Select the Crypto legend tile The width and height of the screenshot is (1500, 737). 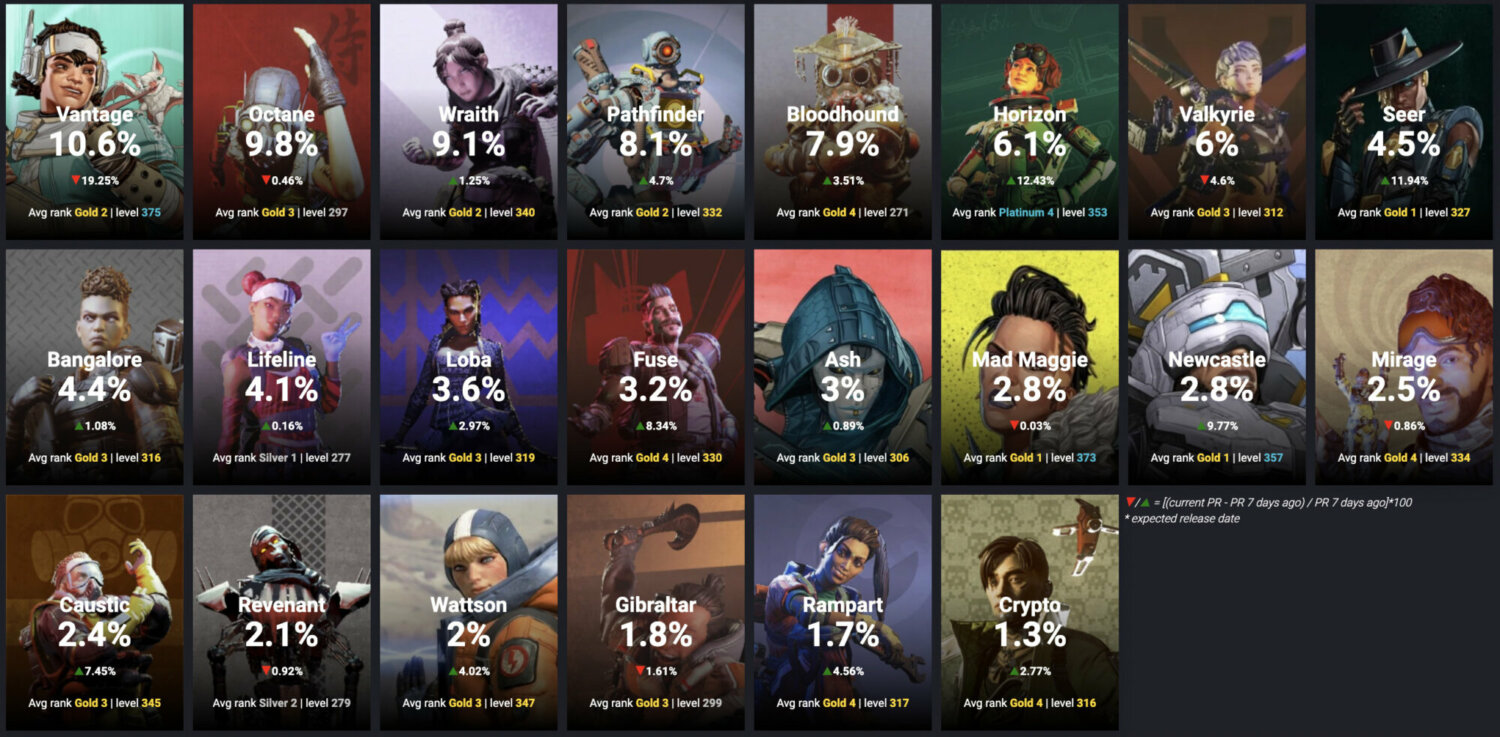(x=1028, y=610)
